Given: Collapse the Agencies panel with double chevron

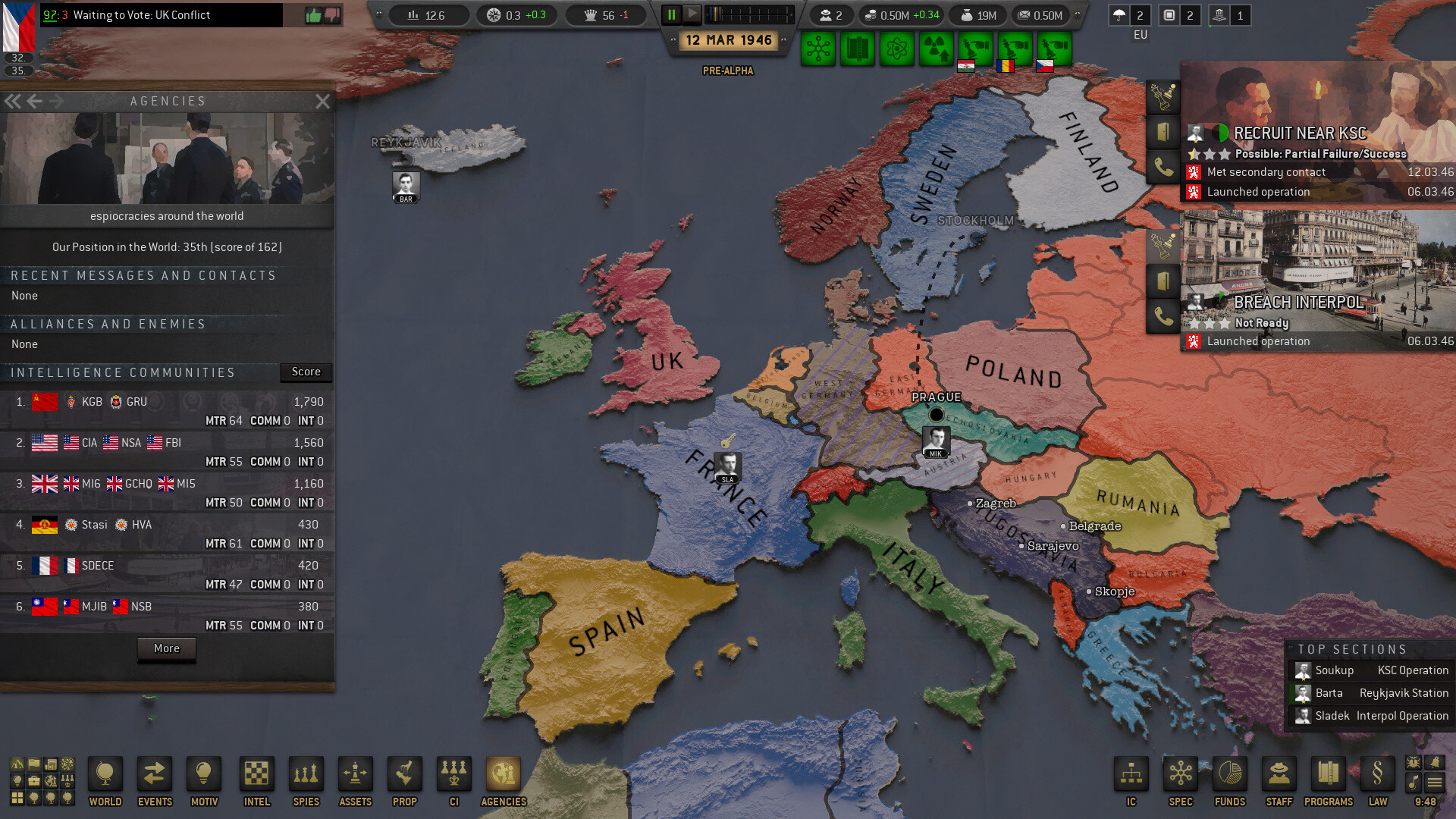Looking at the screenshot, I should click(12, 100).
